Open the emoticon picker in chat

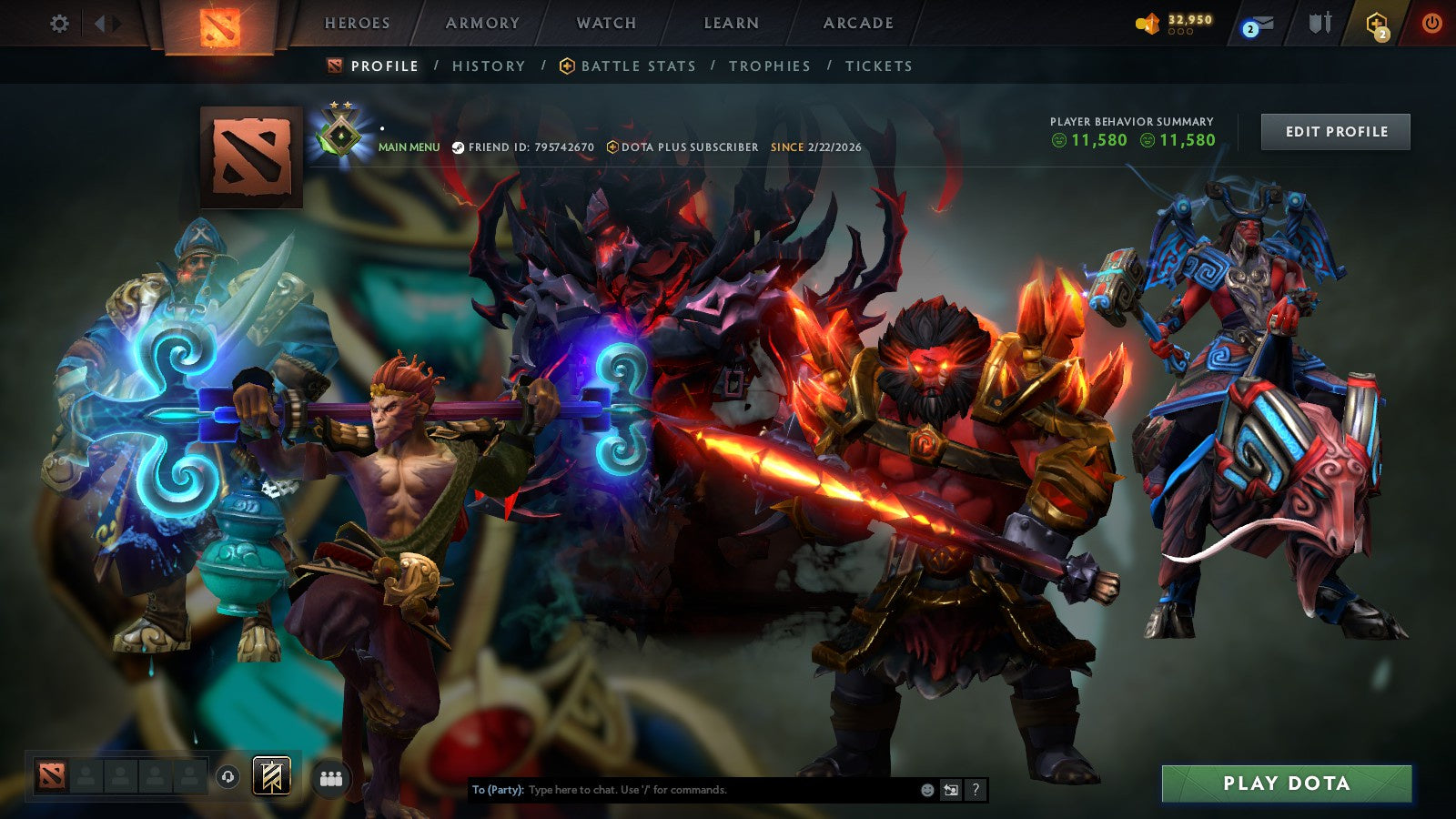[x=926, y=790]
